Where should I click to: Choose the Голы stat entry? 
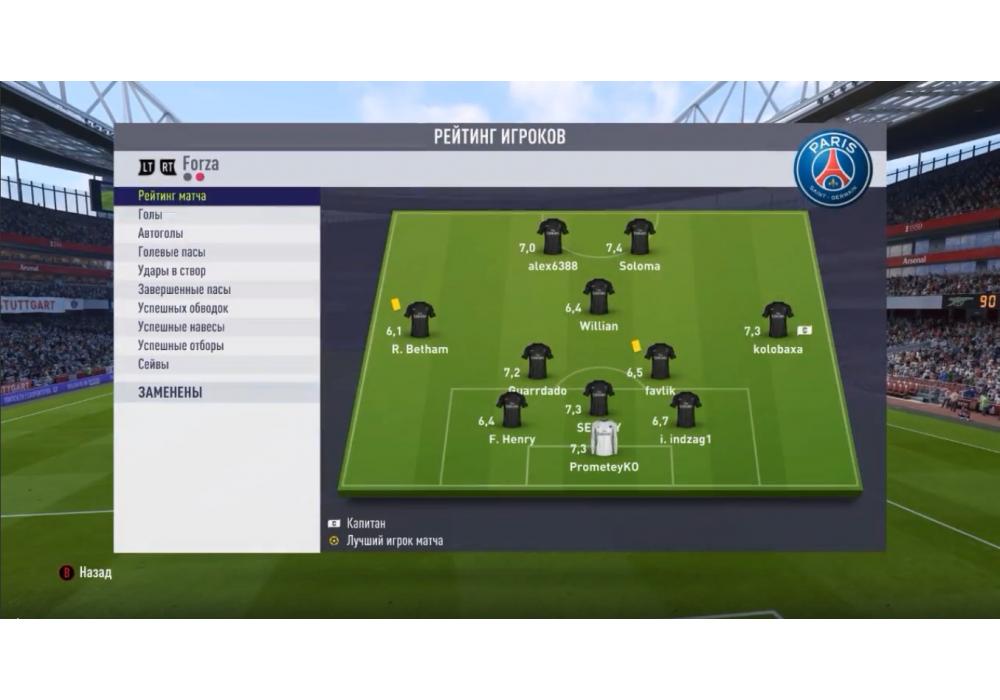point(150,215)
